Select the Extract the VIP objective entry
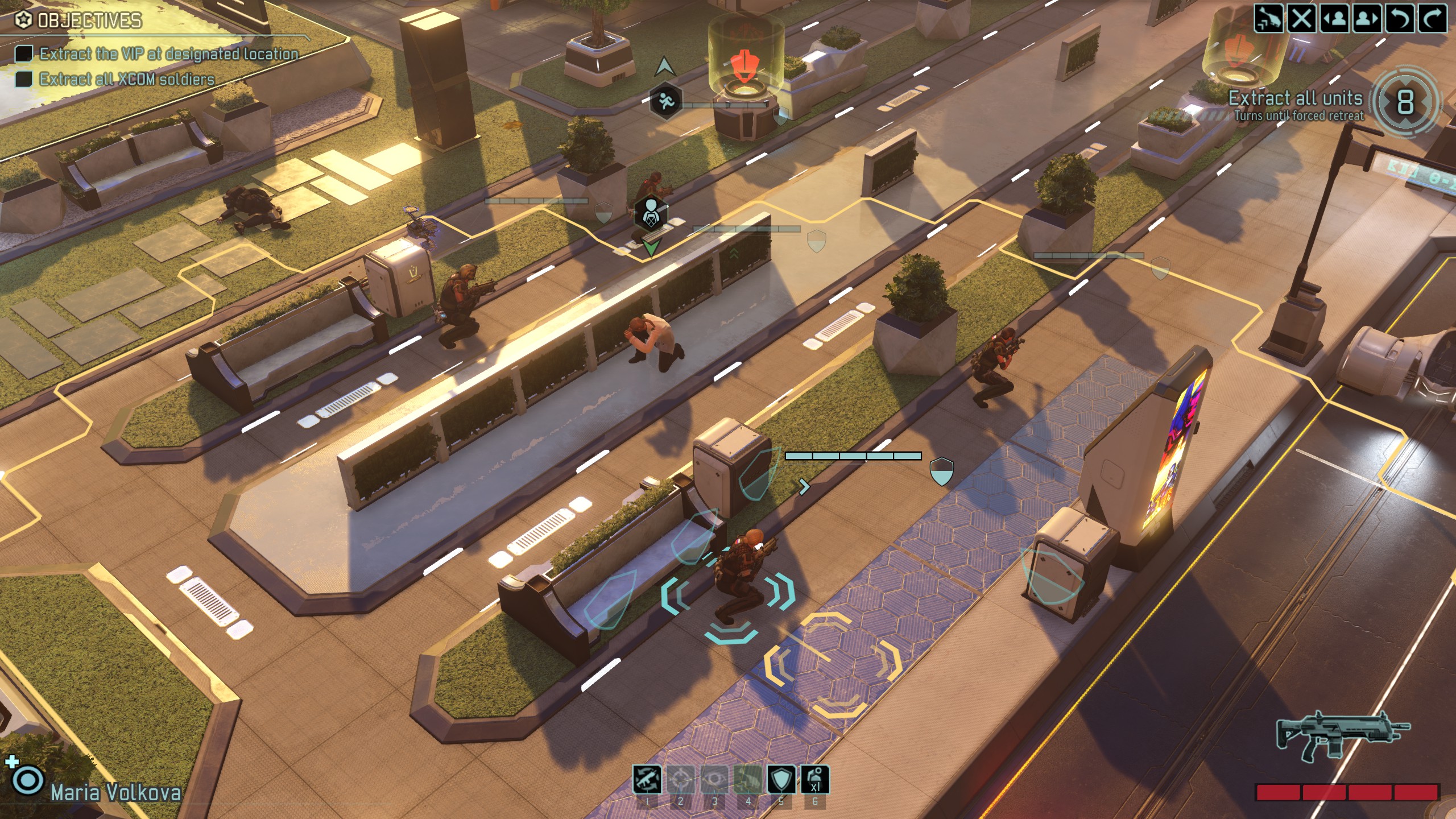This screenshot has width=1456, height=819. point(168,54)
